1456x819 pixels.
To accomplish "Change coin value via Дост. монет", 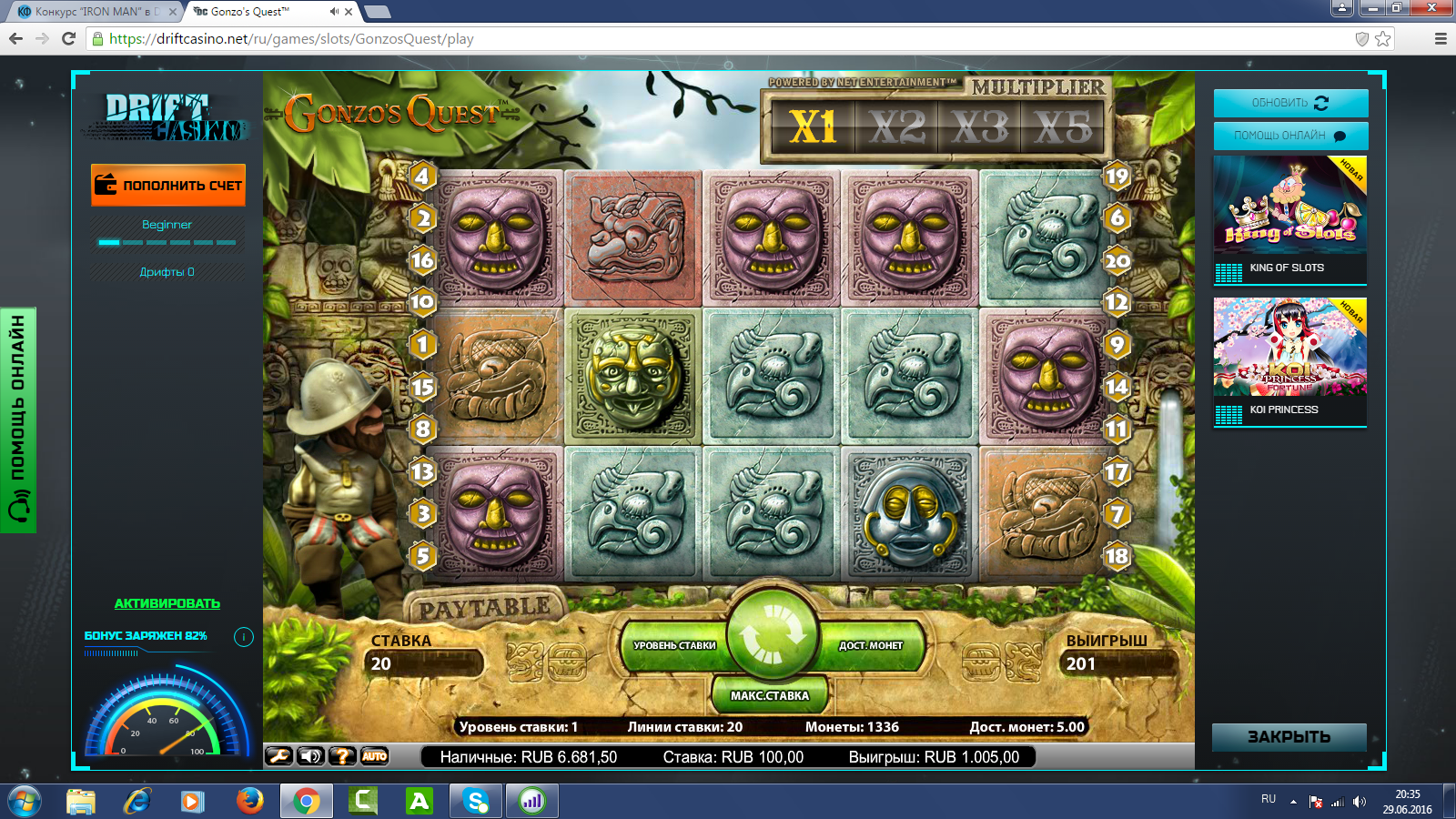I will [x=871, y=645].
